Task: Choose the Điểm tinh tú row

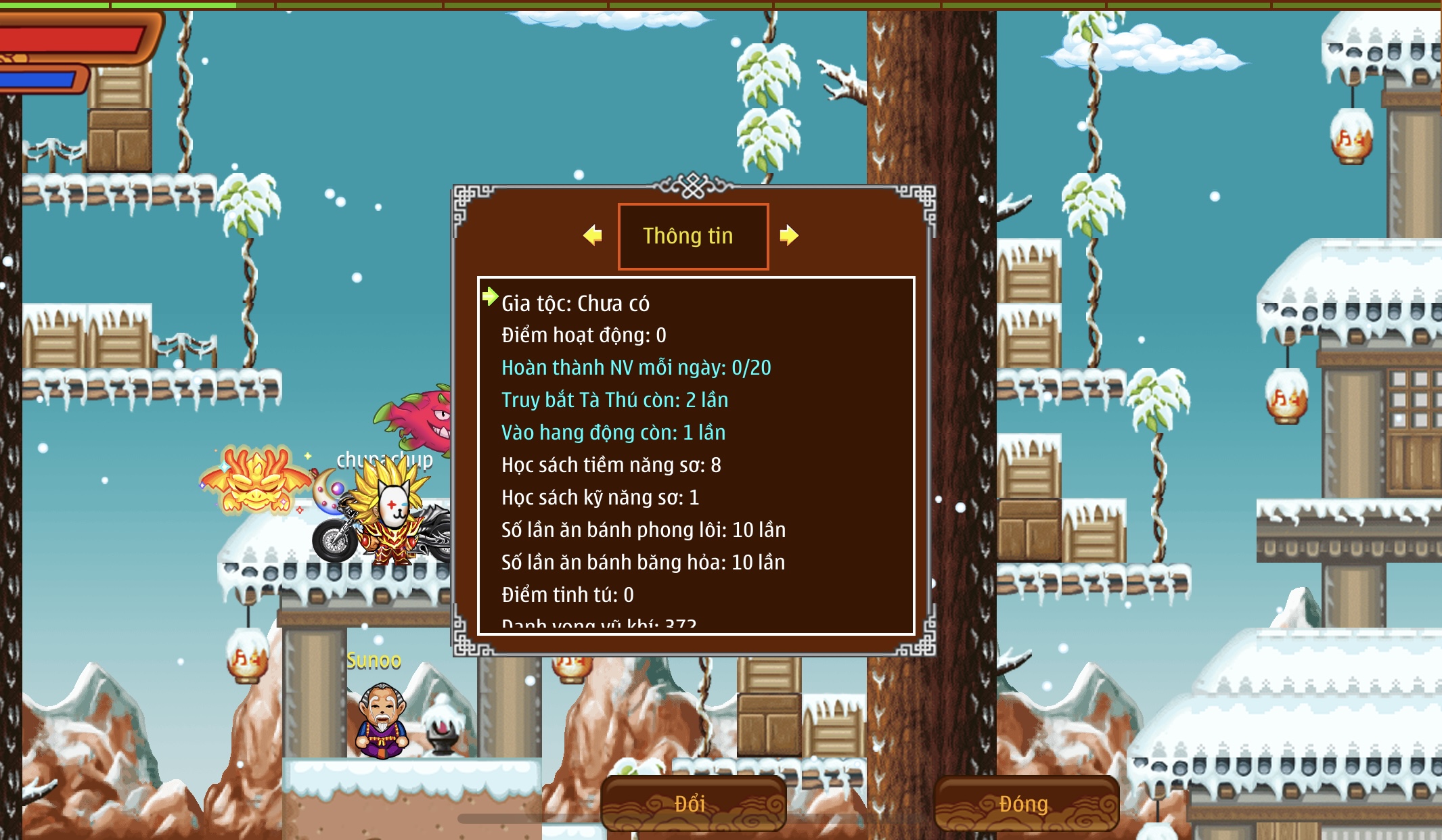Action: (x=567, y=595)
